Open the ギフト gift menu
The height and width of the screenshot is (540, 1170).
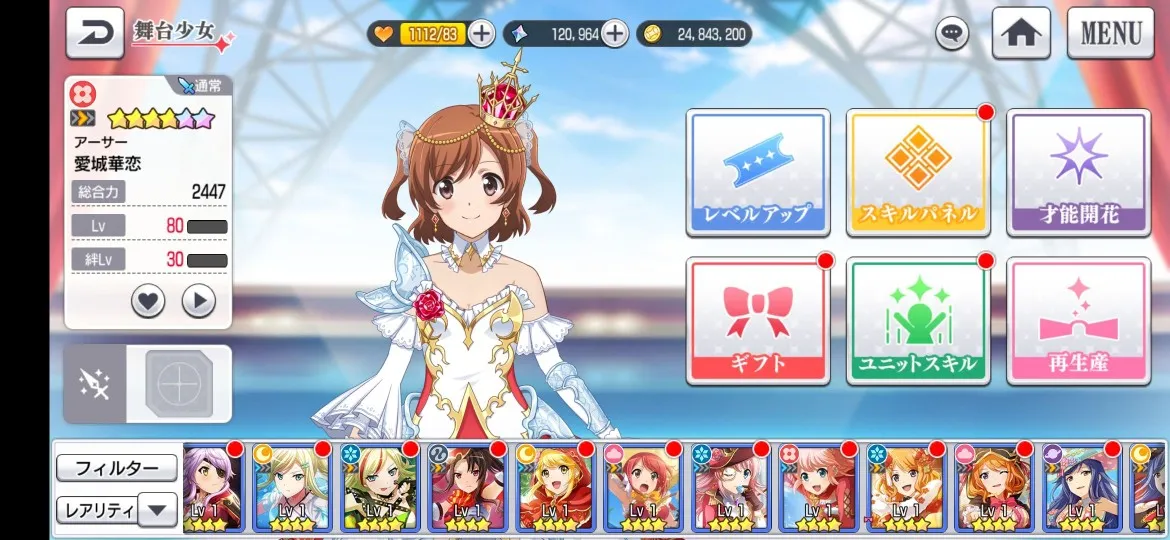pyautogui.click(x=757, y=320)
